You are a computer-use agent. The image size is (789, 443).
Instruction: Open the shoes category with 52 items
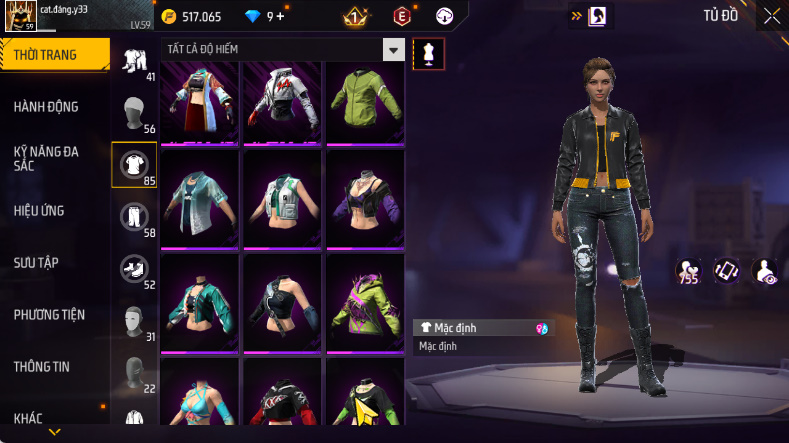point(134,270)
